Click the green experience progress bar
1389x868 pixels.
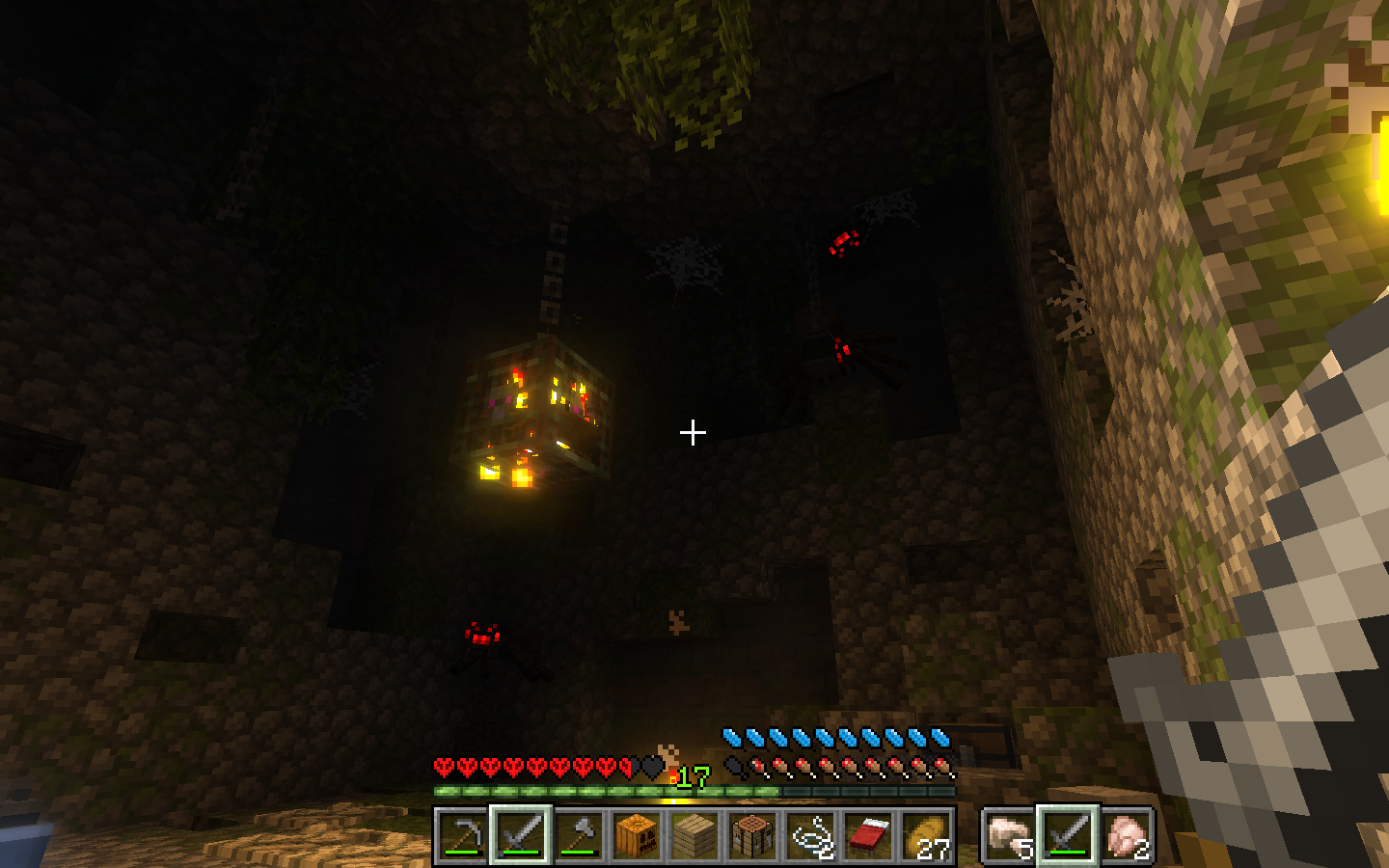click(x=598, y=788)
